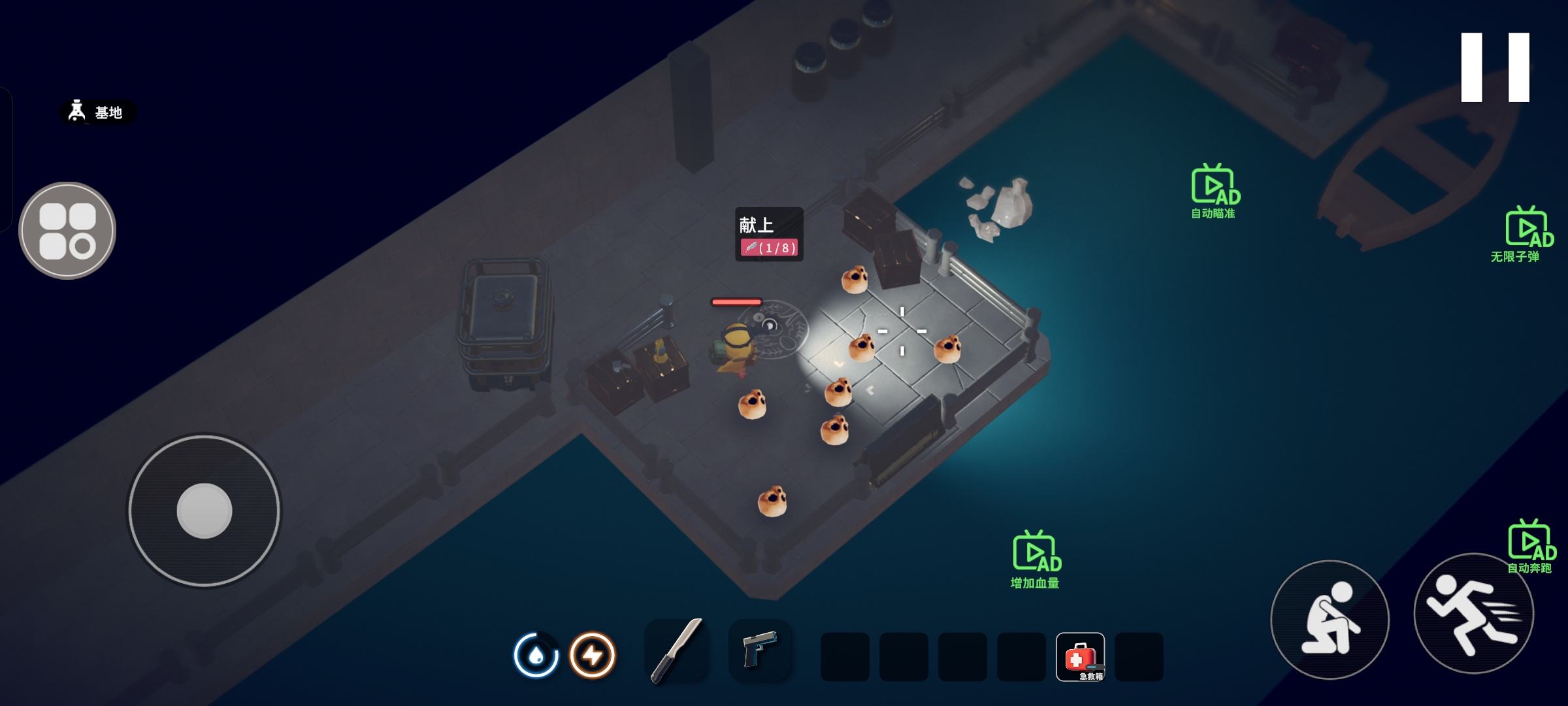Pause the game
Screen dimensions: 1568x706
(x=1495, y=67)
